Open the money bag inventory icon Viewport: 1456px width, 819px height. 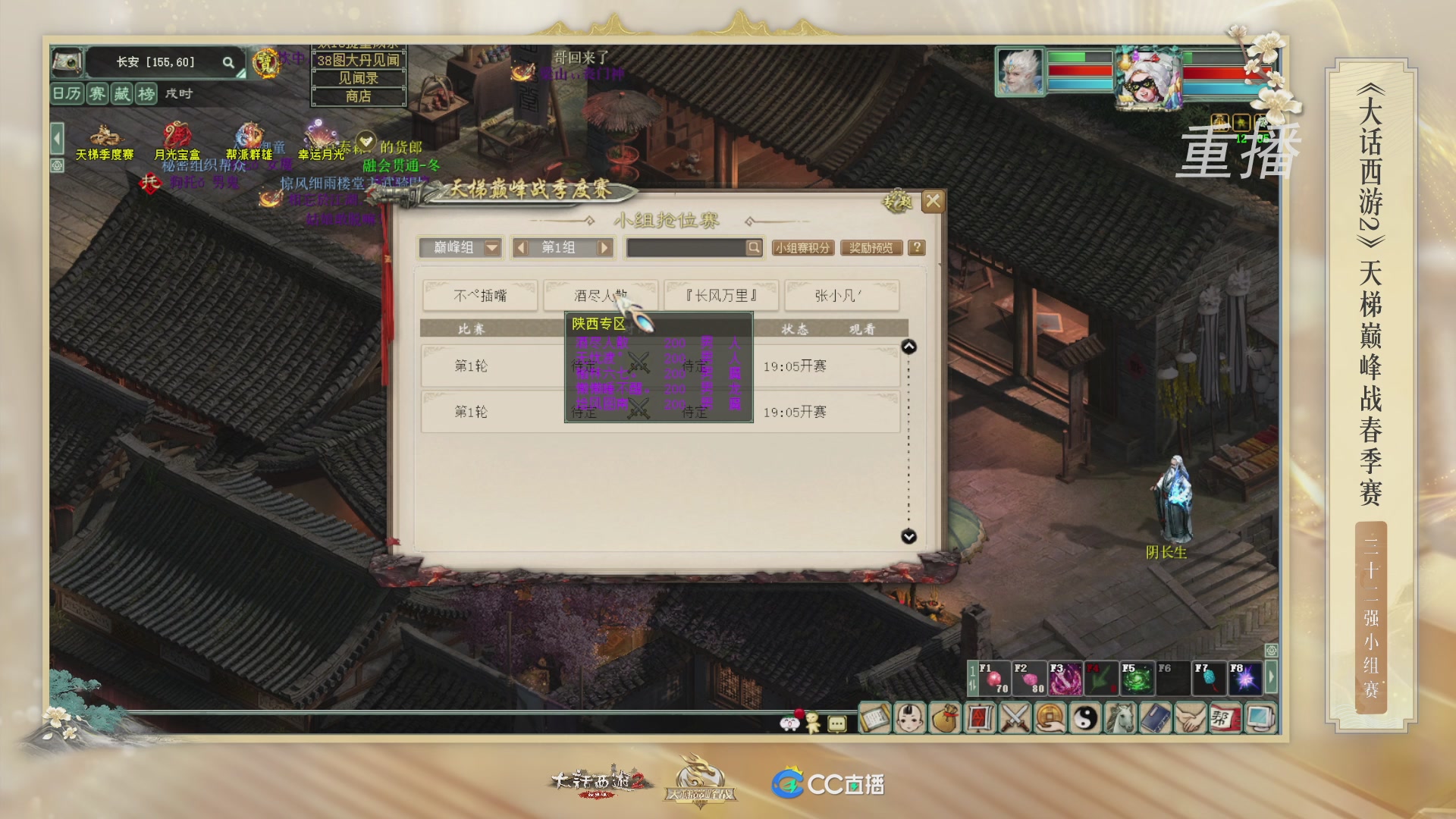[x=946, y=720]
